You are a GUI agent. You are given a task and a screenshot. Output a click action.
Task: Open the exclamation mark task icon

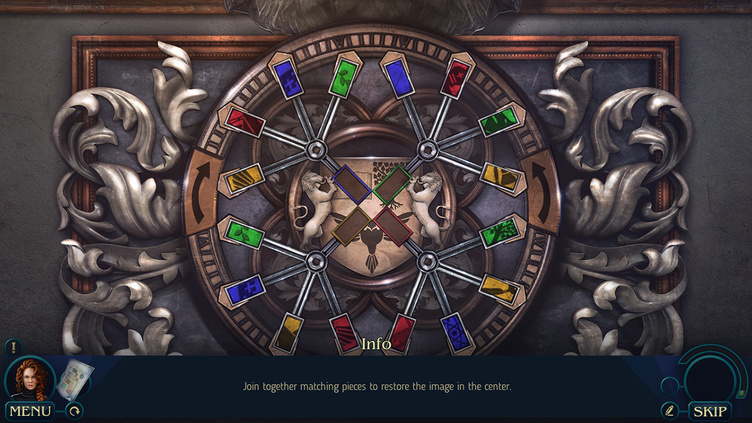click(x=13, y=348)
